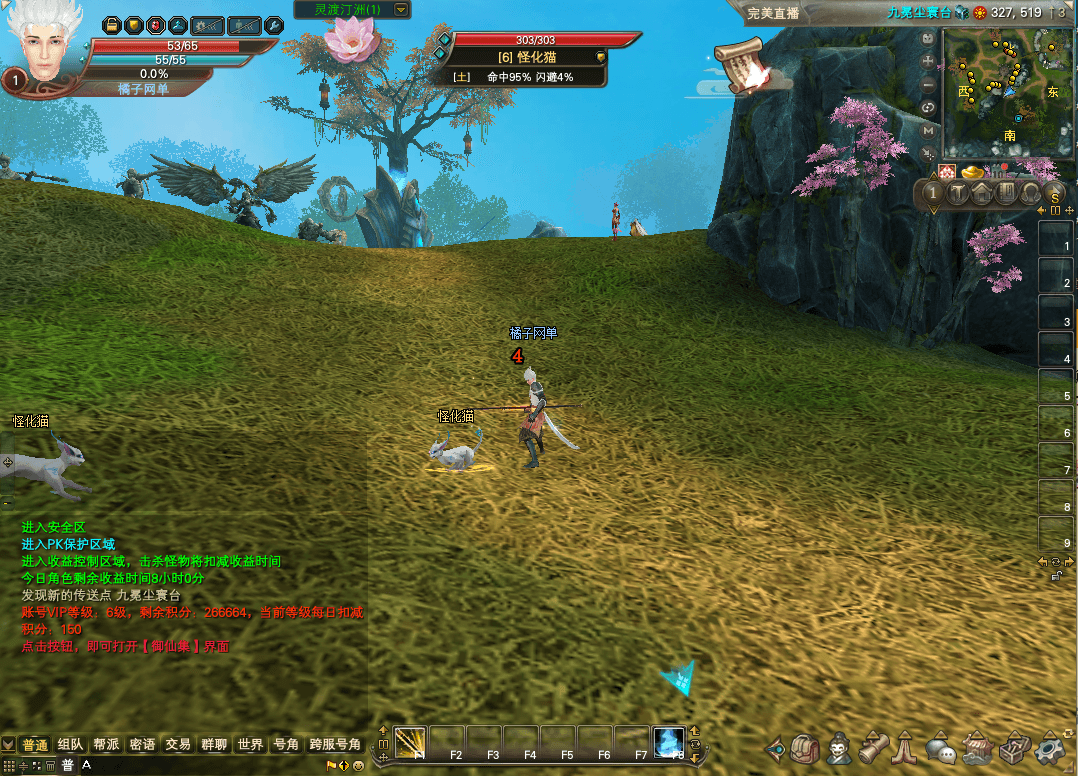Zoom out the minimap with minus button
This screenshot has width=1078, height=776.
pyautogui.click(x=928, y=84)
